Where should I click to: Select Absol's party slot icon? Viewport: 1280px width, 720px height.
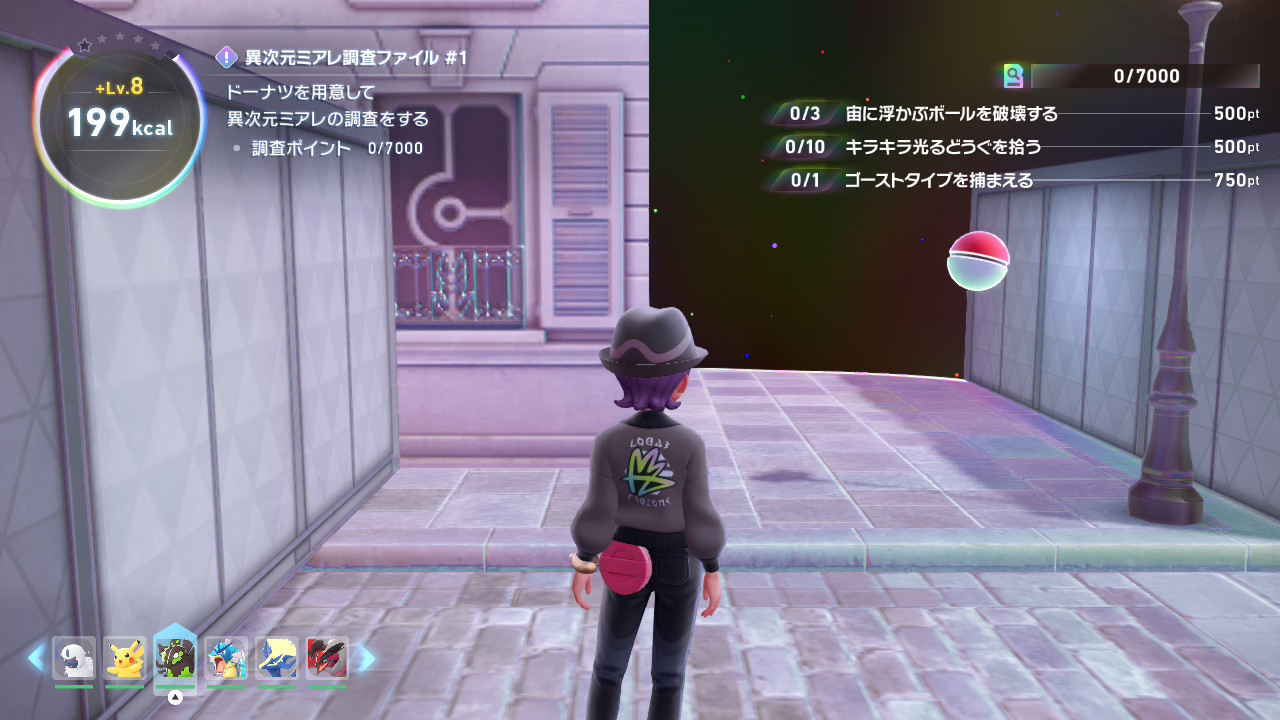pos(73,657)
